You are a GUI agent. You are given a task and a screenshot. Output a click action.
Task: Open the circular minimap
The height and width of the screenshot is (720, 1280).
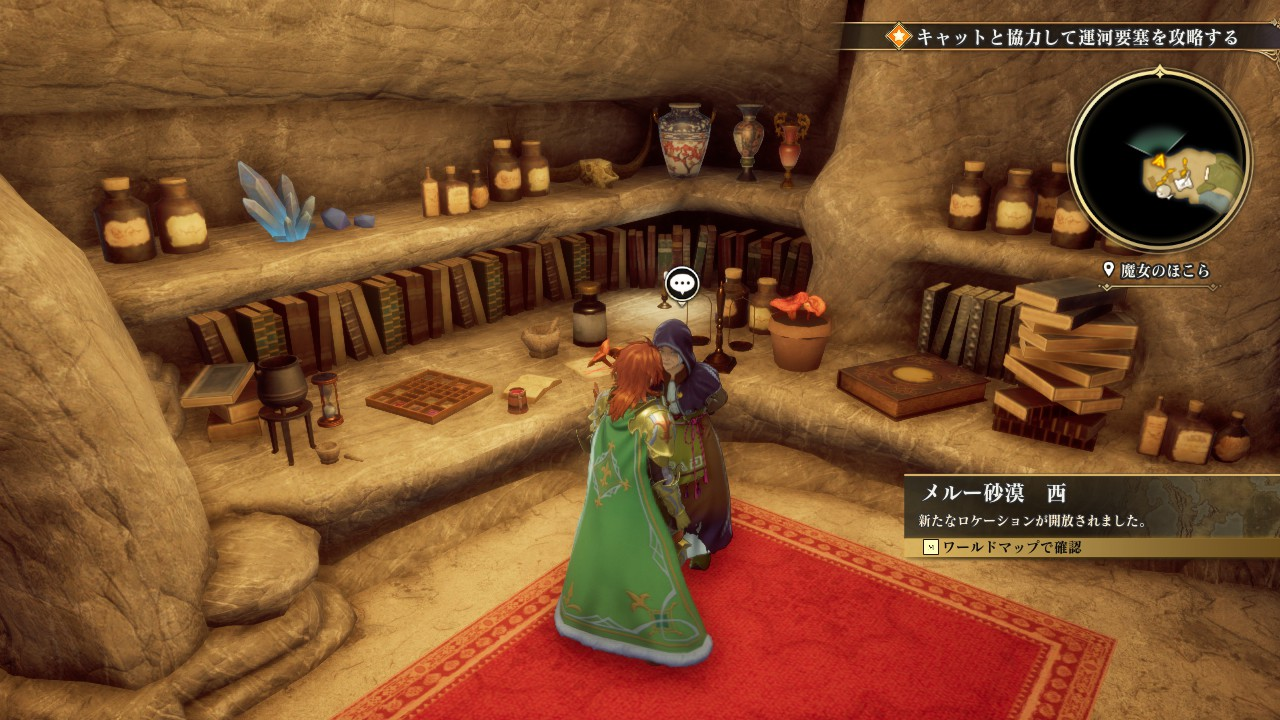[x=1160, y=159]
